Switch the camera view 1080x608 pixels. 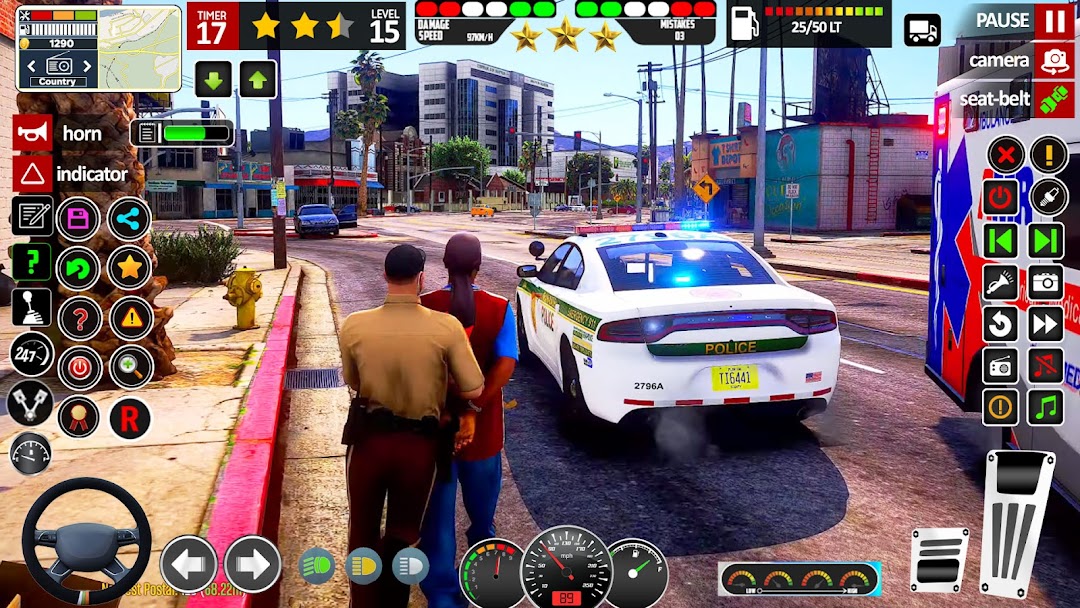tap(1054, 60)
